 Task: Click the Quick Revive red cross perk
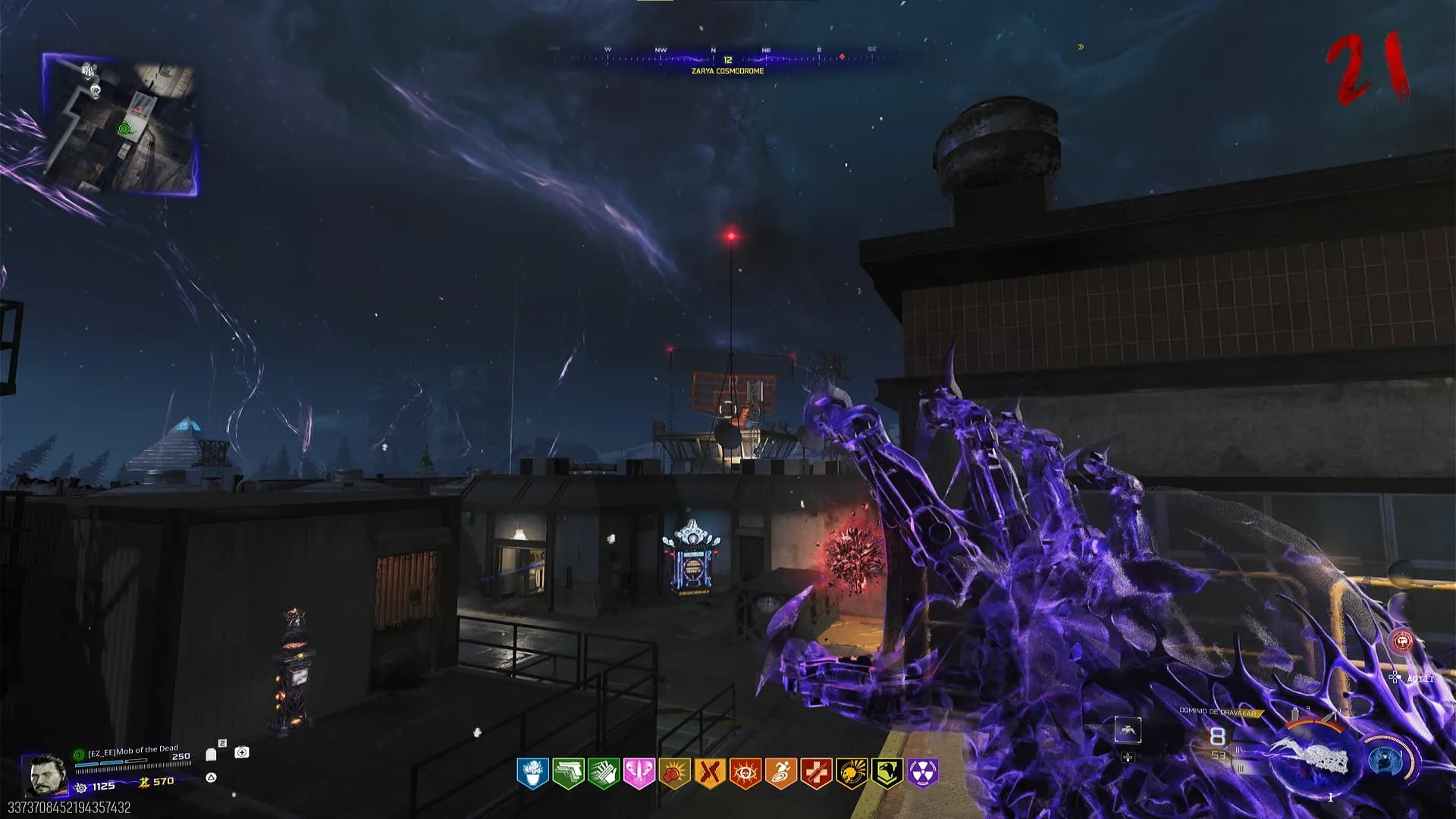(x=817, y=773)
